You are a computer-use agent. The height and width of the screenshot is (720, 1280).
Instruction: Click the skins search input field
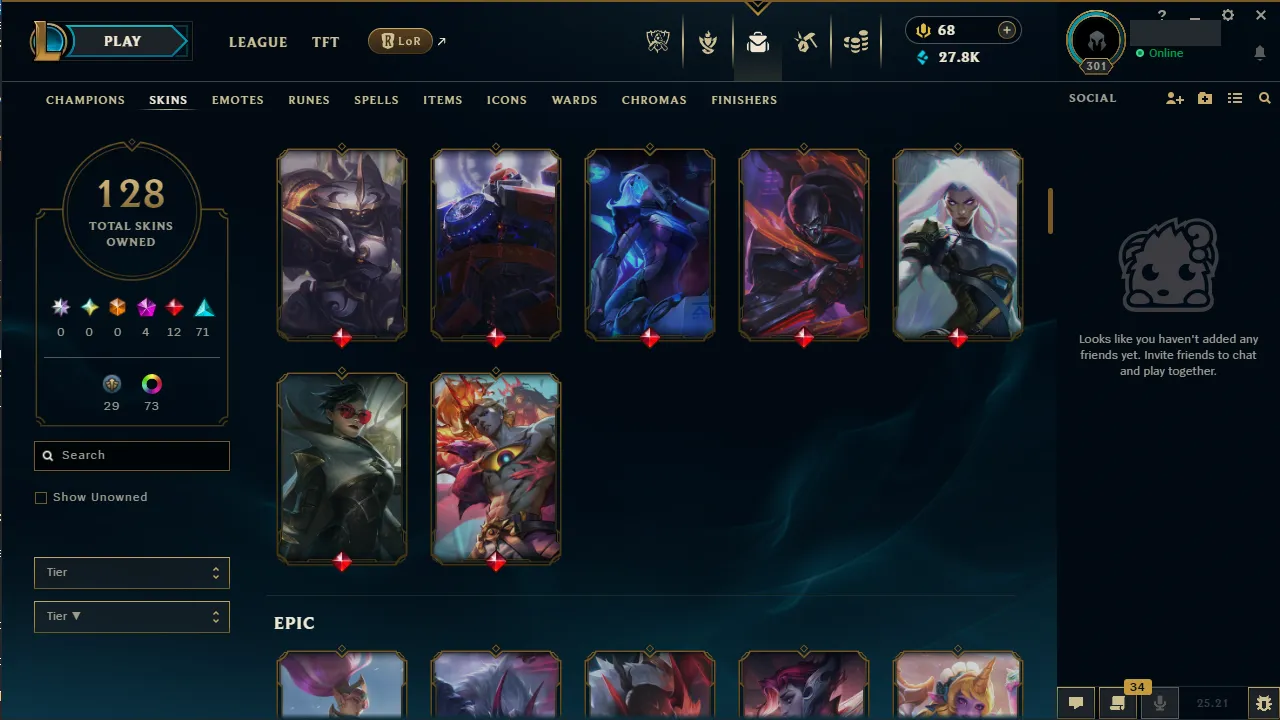tap(131, 455)
